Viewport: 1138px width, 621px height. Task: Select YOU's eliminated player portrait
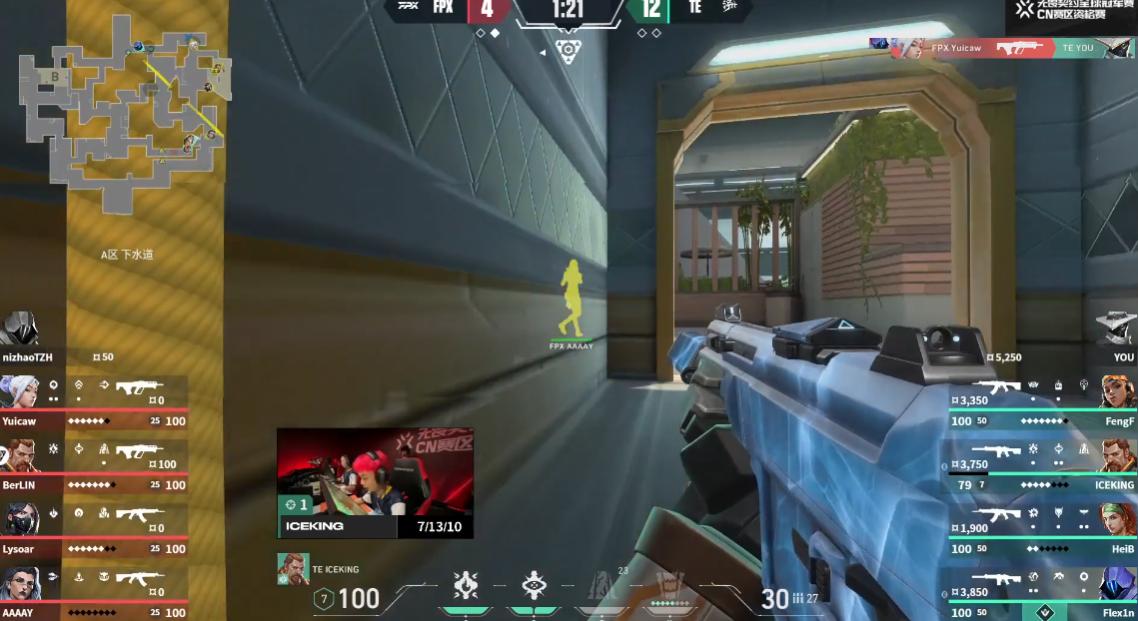[x=1117, y=328]
